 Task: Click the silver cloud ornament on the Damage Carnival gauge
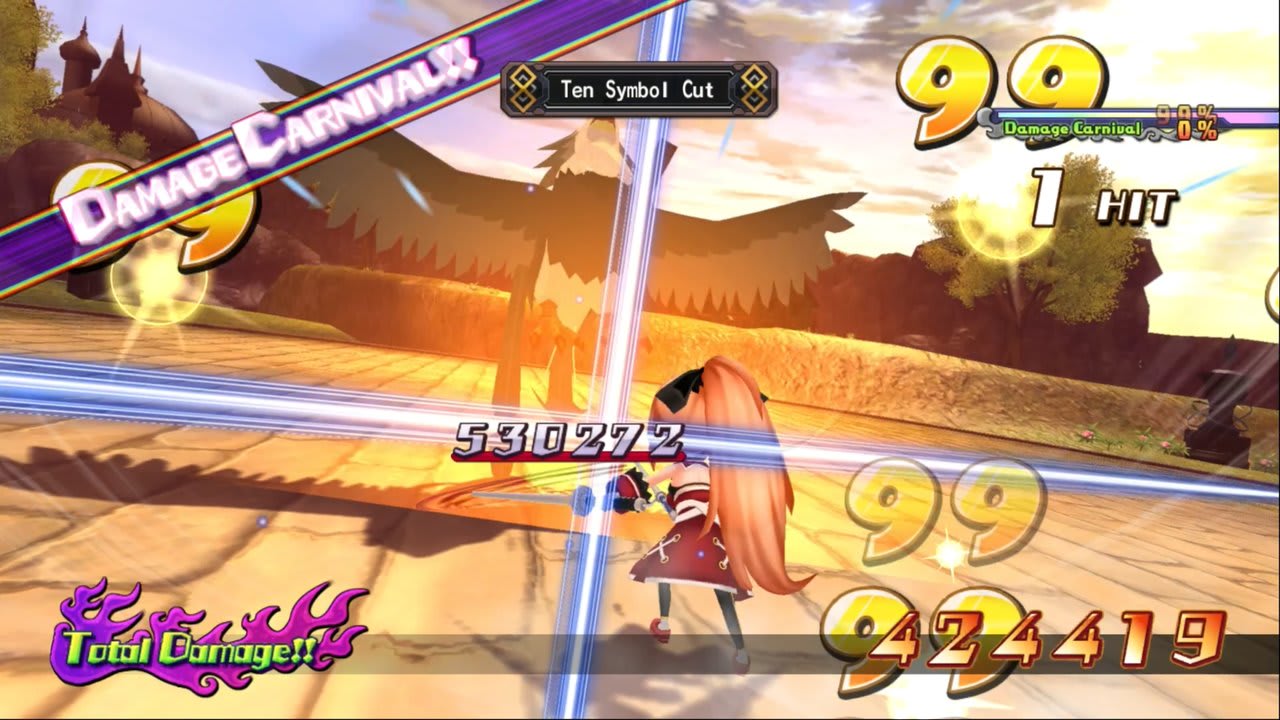[990, 122]
